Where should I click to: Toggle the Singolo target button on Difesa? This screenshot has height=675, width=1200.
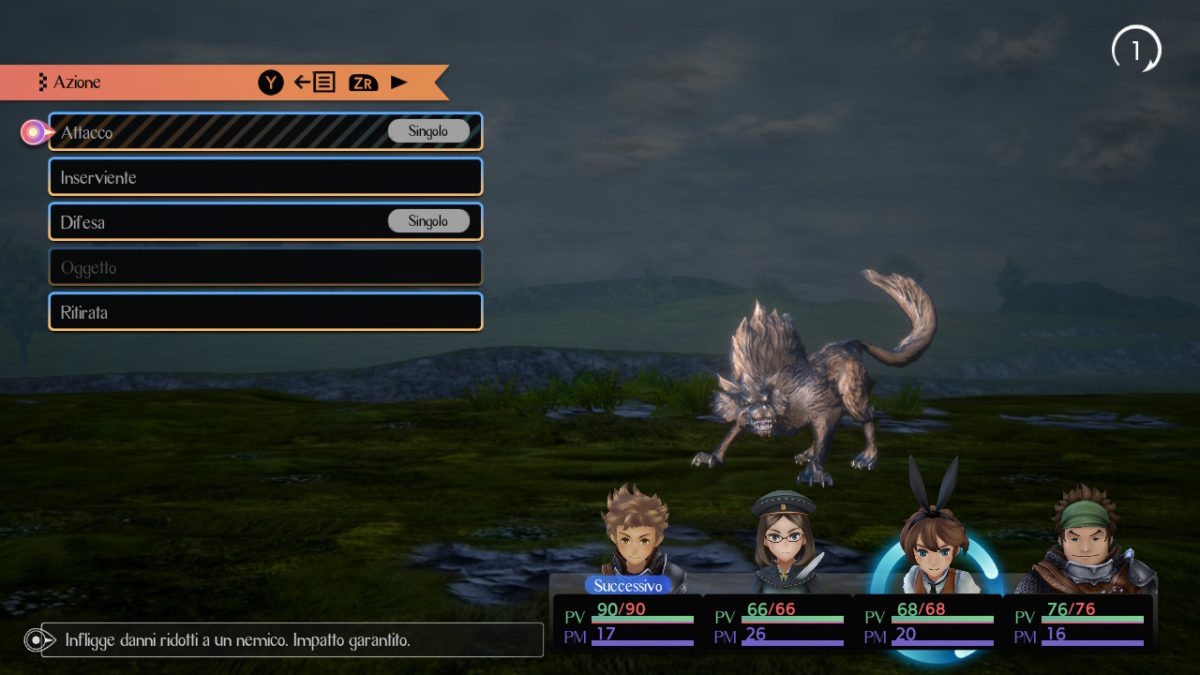coord(428,221)
